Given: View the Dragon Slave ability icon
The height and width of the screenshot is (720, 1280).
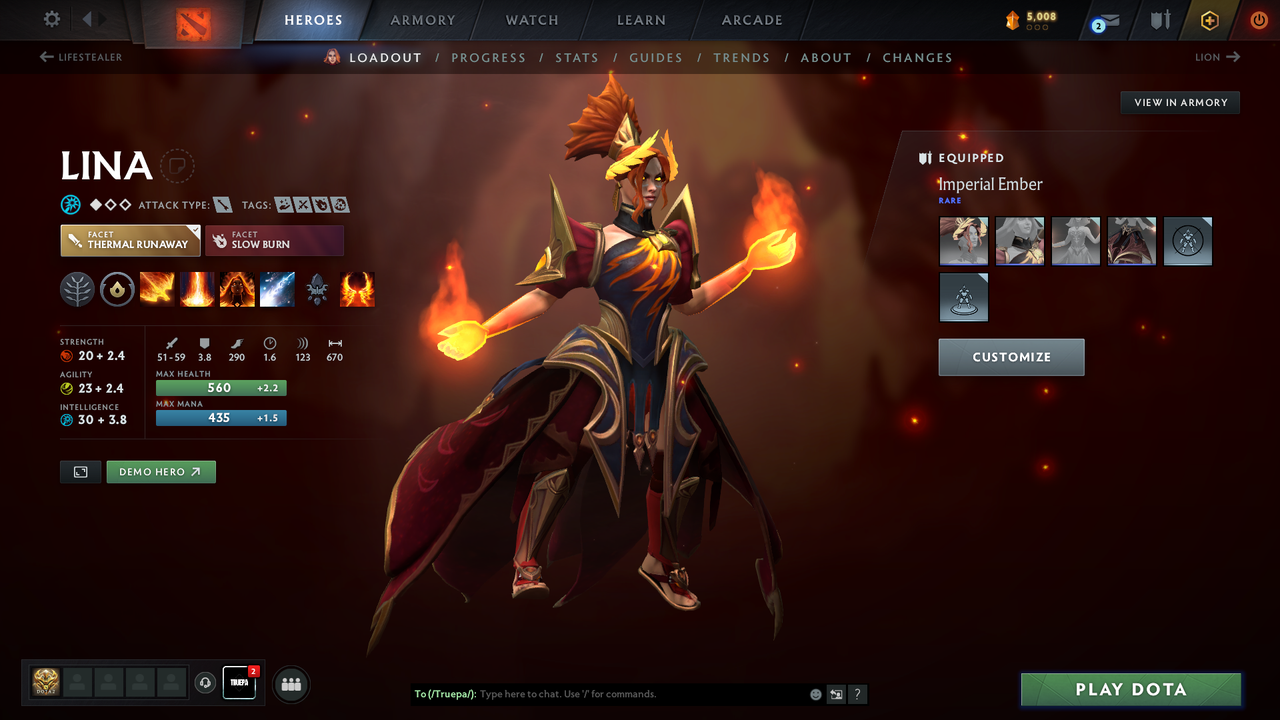Looking at the screenshot, I should click(157, 289).
